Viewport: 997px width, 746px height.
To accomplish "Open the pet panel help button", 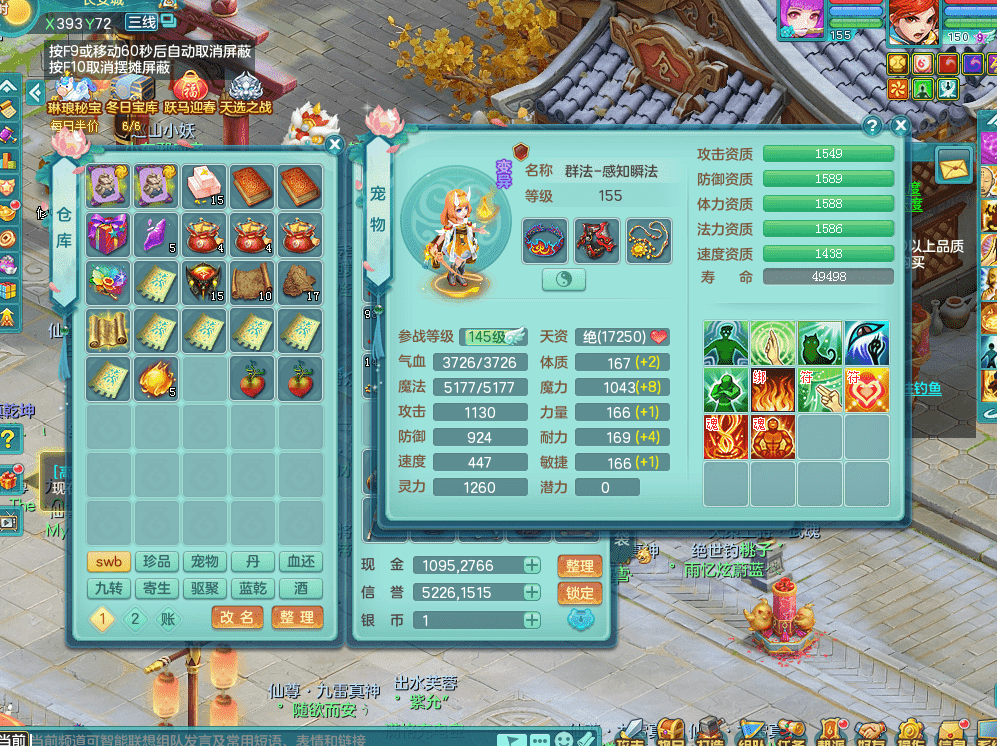I will 873,126.
